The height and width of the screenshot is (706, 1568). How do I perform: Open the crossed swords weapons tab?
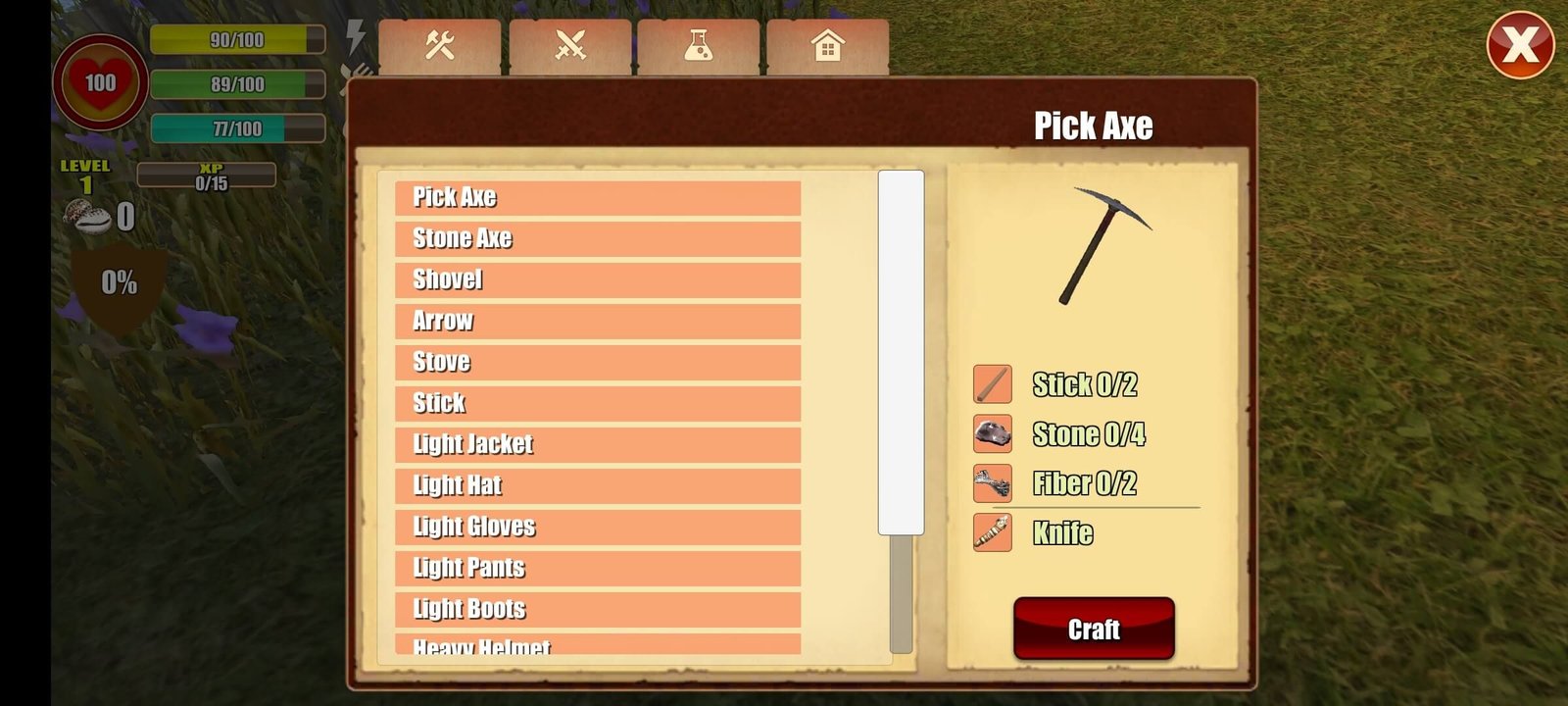(570, 45)
